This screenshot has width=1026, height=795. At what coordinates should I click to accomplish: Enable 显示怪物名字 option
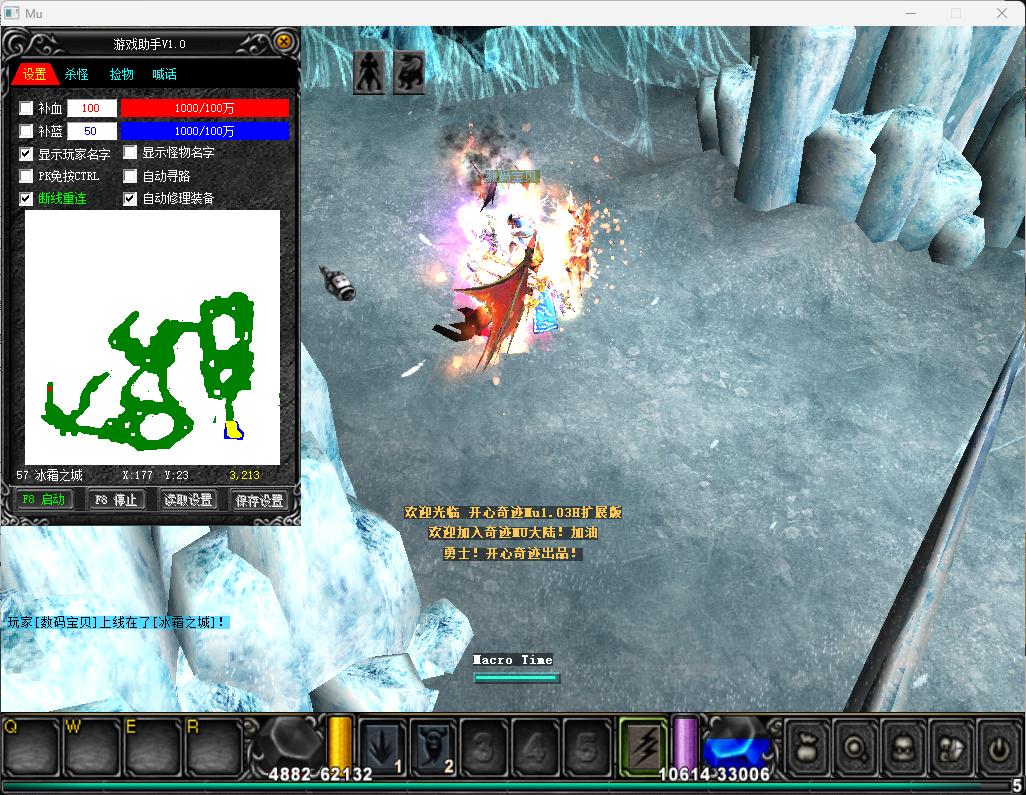tap(131, 153)
